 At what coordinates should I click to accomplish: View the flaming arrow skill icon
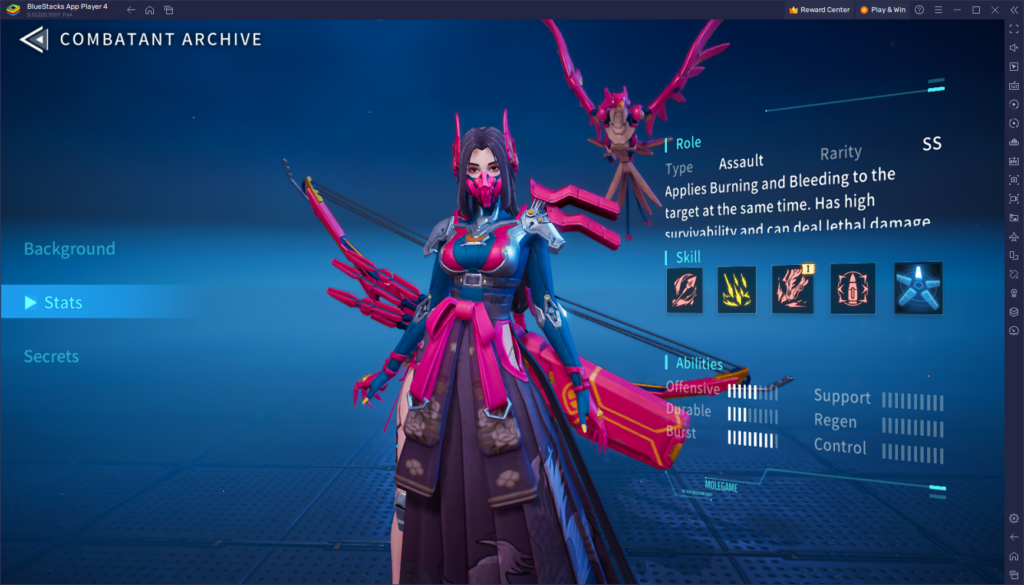tap(685, 289)
